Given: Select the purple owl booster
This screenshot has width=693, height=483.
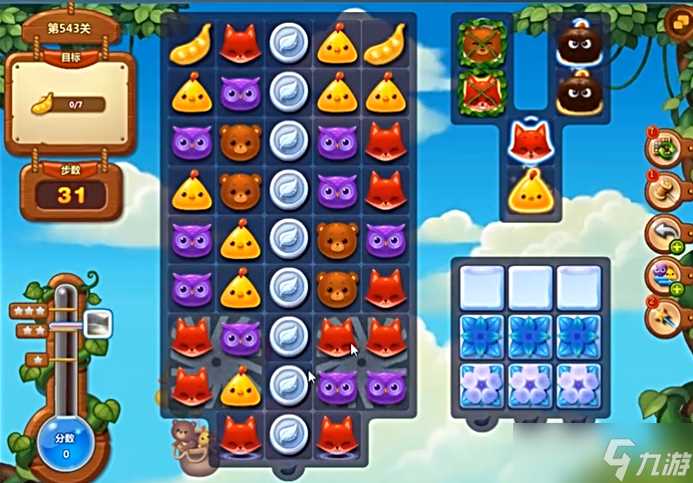Looking at the screenshot, I should tap(664, 273).
